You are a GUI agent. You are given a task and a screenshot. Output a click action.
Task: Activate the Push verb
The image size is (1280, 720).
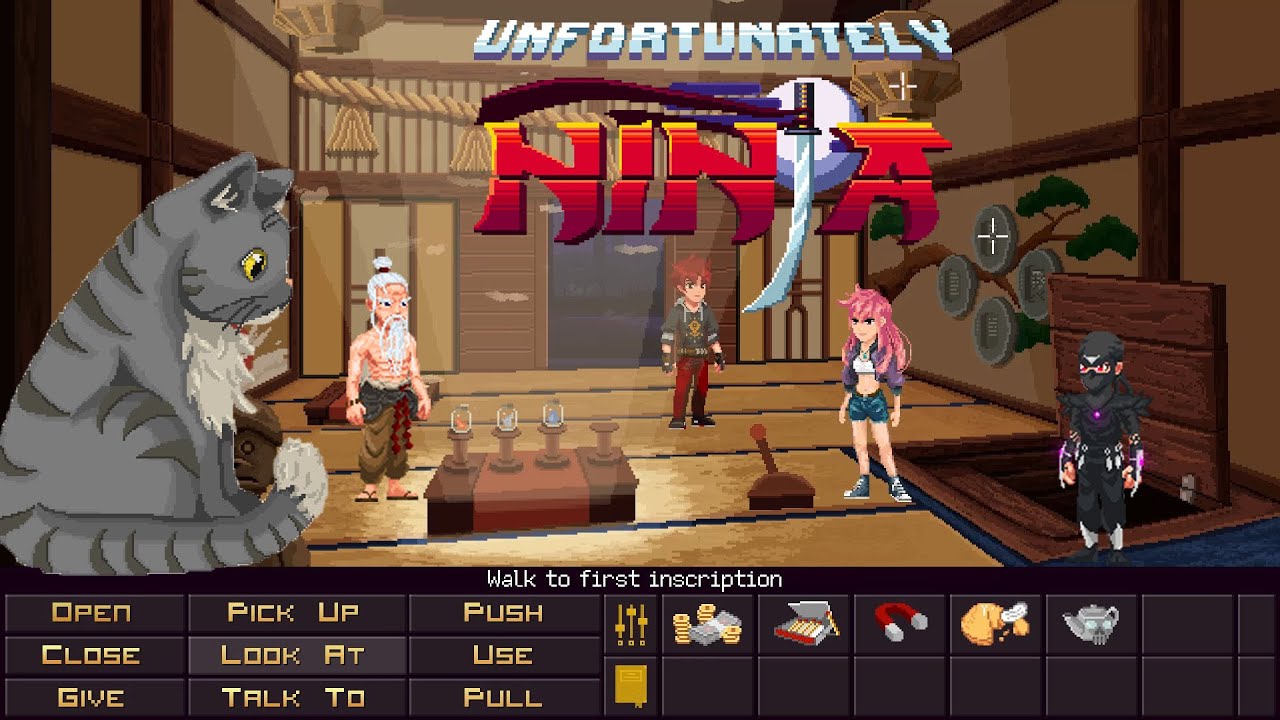click(x=503, y=613)
